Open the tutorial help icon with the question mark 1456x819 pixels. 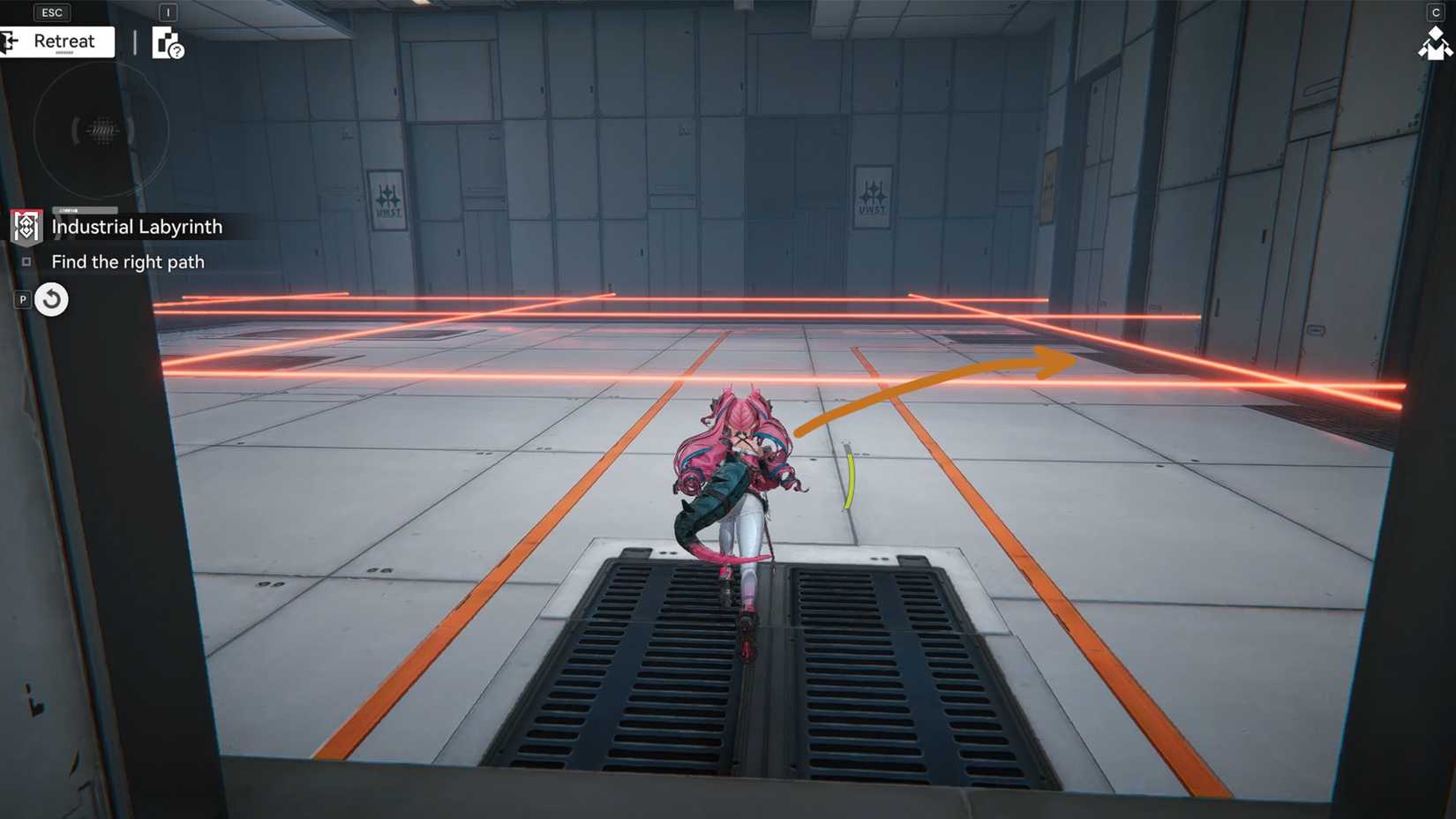[168, 46]
